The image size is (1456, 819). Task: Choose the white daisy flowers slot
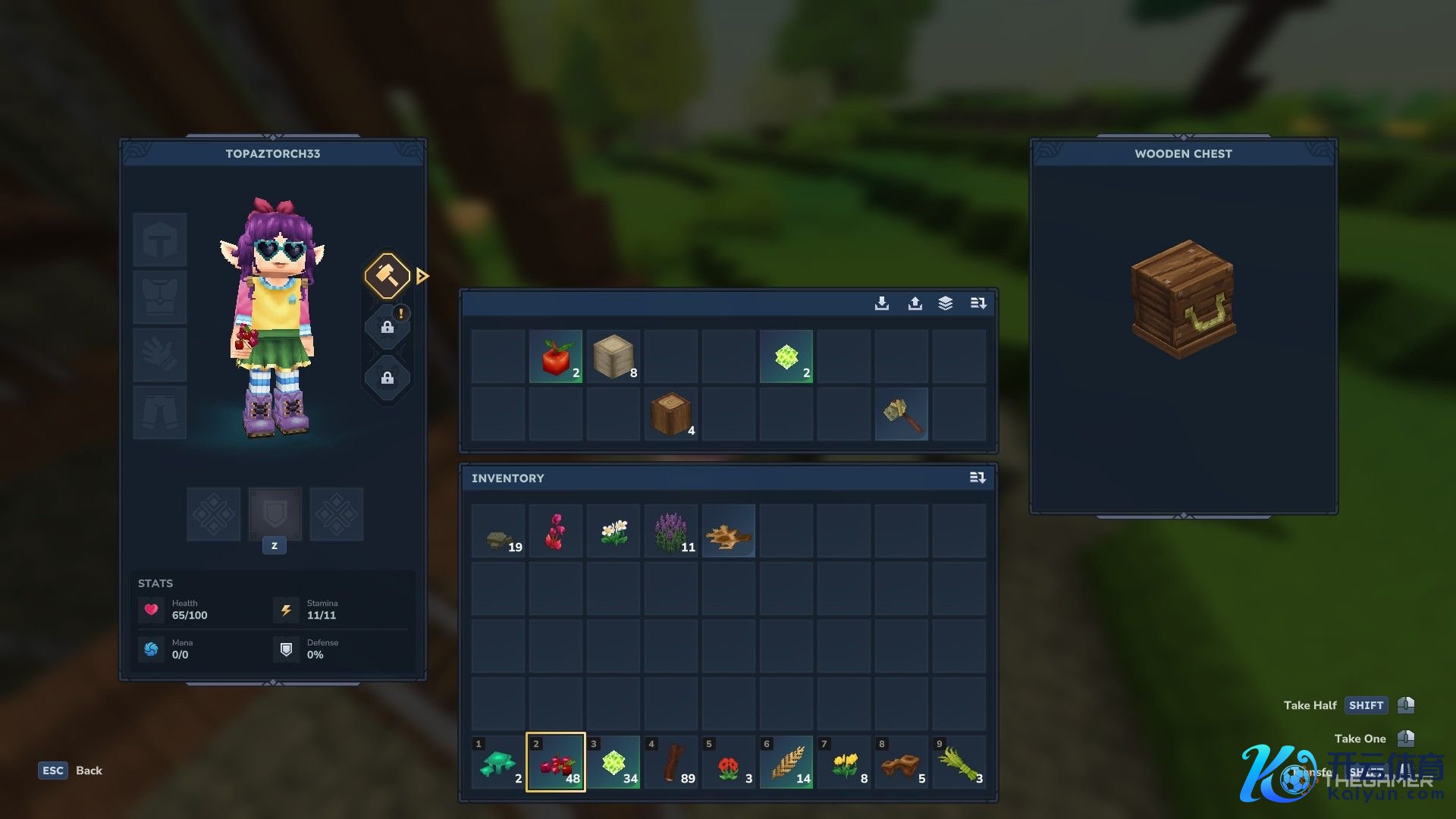coord(613,531)
